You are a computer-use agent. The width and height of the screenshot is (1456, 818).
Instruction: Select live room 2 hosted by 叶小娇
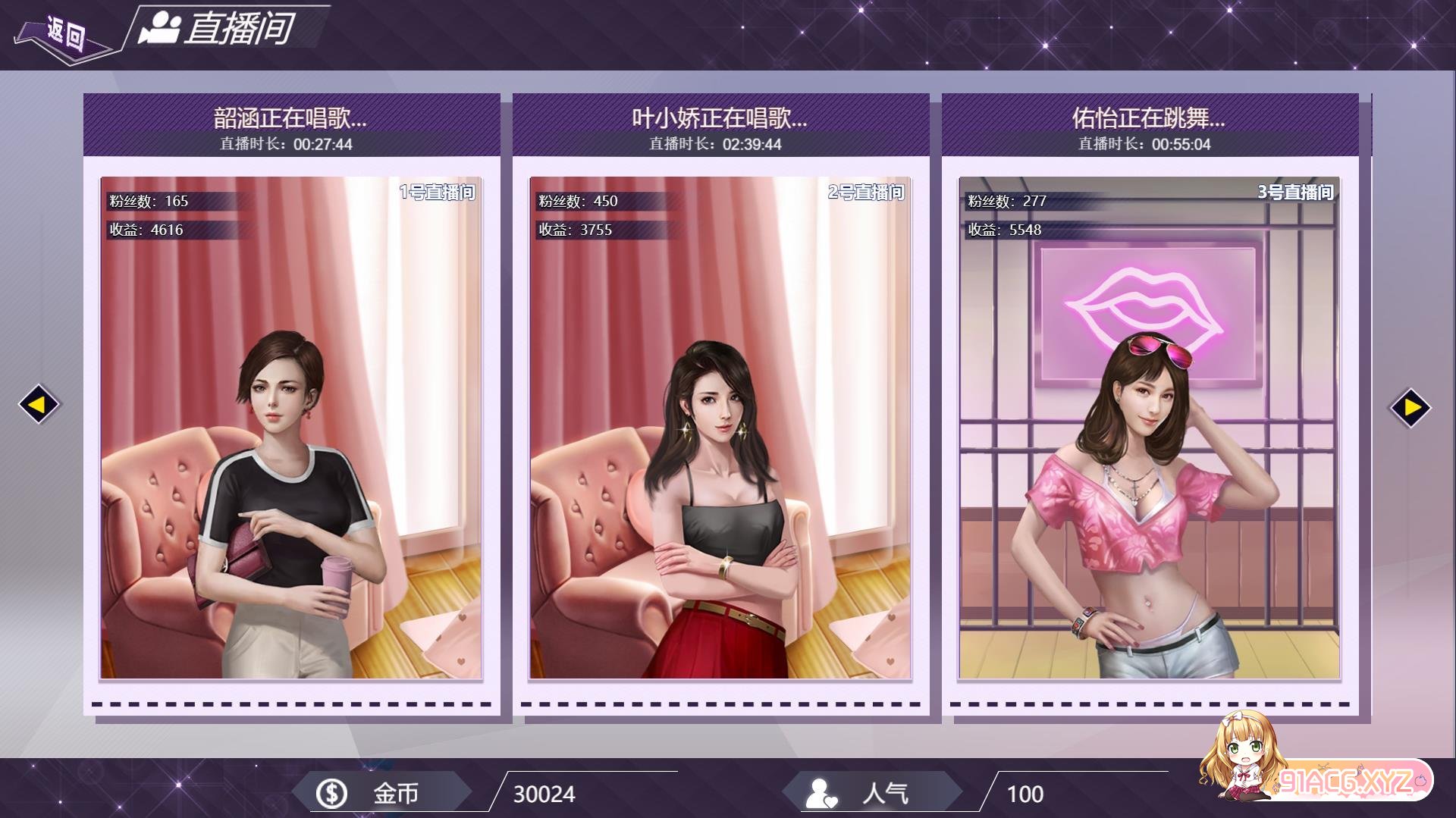point(720,428)
